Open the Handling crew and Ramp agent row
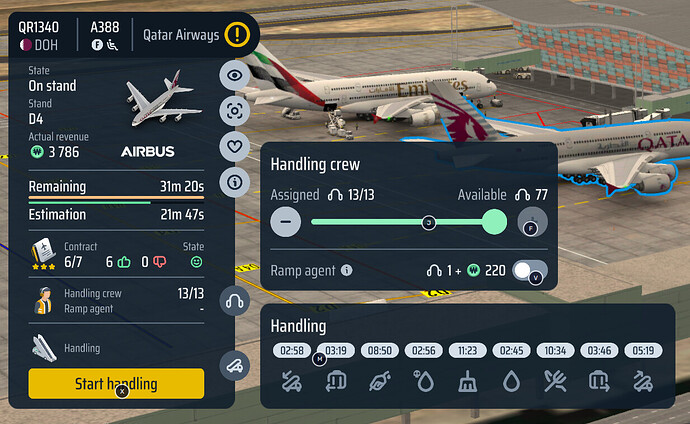Screen dimensions: 690x424 (x=116, y=301)
